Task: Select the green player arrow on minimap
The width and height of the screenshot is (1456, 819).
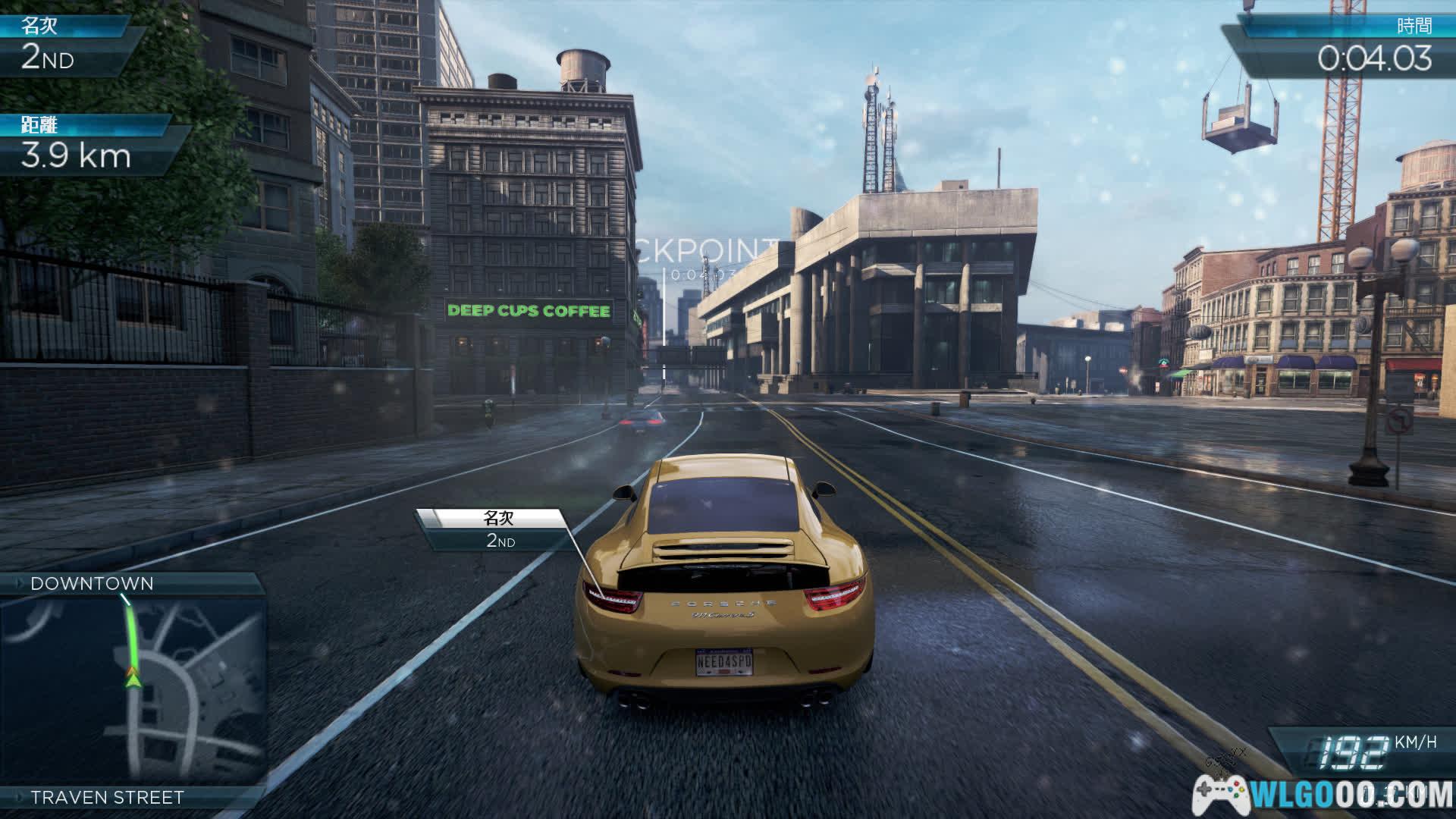Action: [x=133, y=677]
